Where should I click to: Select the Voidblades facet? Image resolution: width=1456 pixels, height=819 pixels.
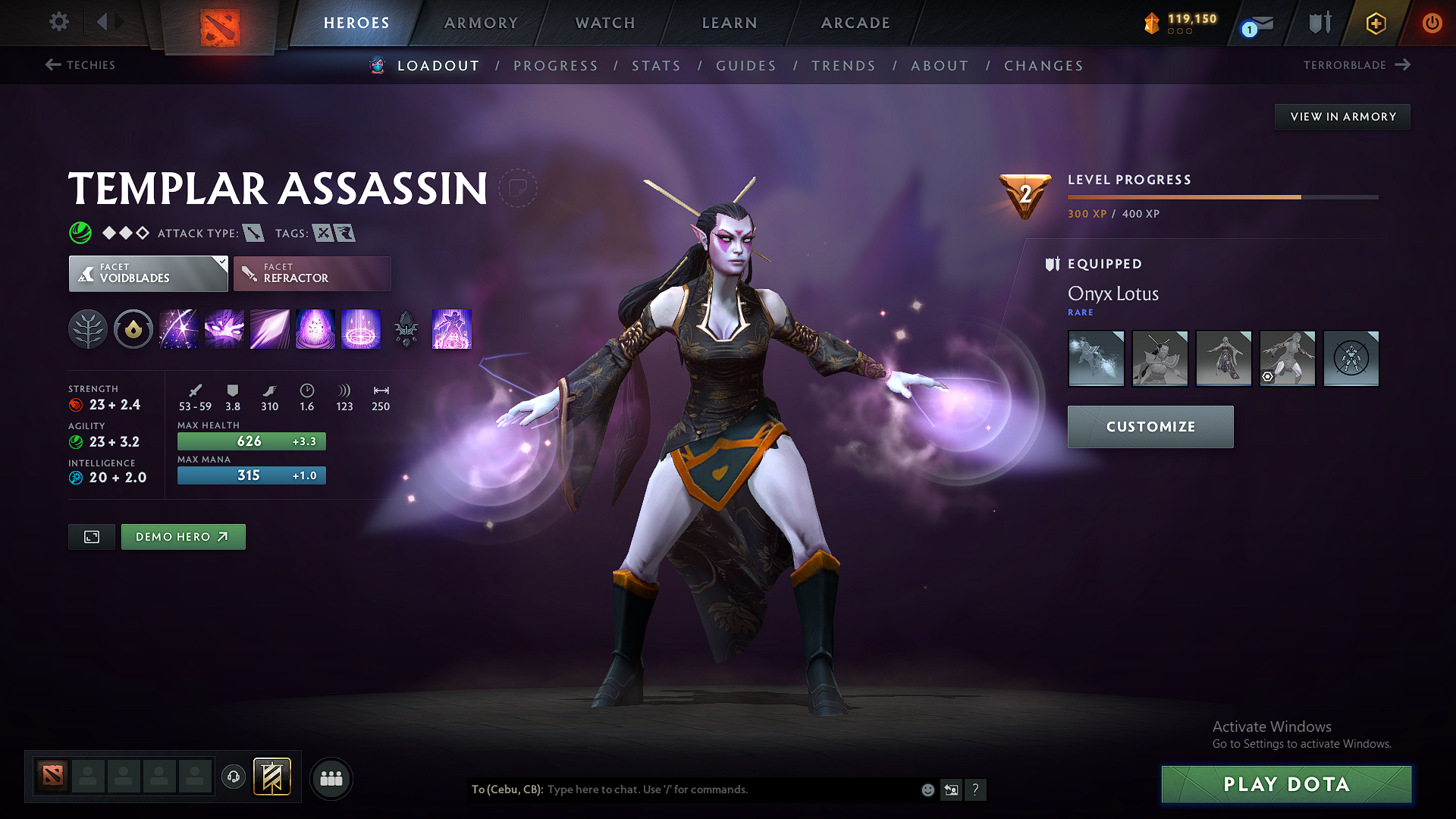tap(148, 274)
